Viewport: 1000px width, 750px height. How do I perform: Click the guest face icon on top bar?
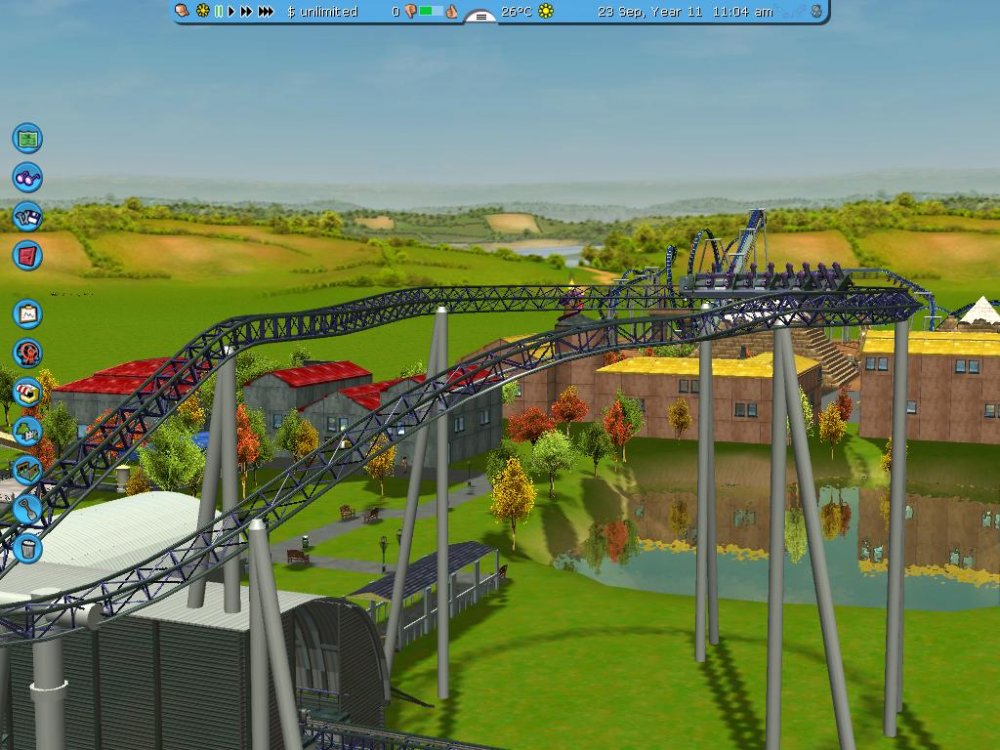click(182, 11)
